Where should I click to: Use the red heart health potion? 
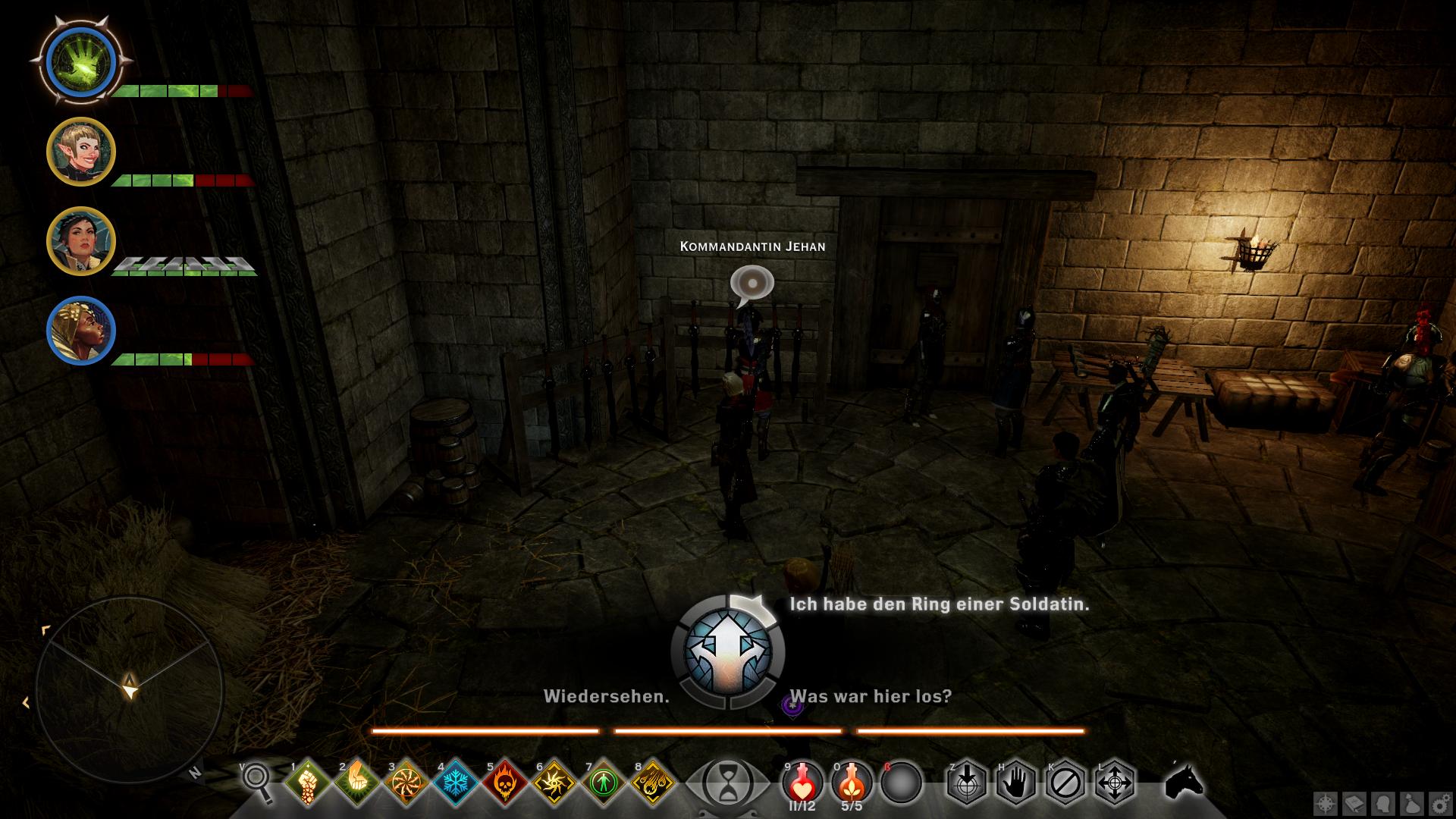click(x=802, y=781)
